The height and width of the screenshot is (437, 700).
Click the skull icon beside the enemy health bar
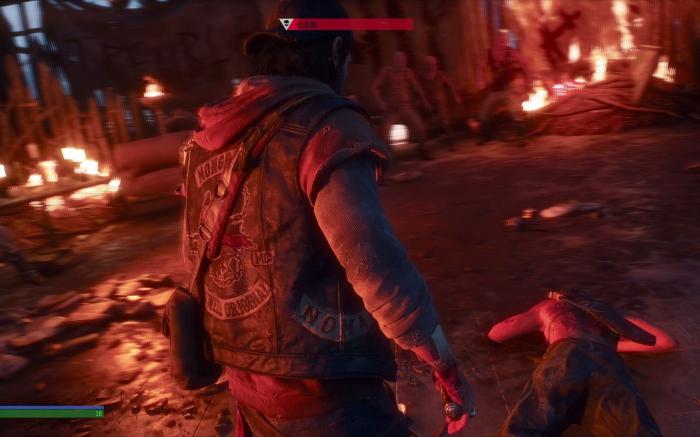click(x=286, y=24)
